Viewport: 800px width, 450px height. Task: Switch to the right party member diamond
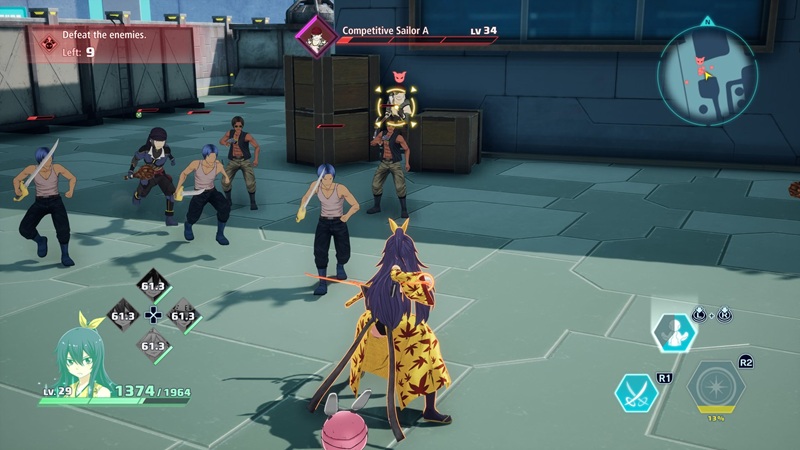tap(183, 316)
